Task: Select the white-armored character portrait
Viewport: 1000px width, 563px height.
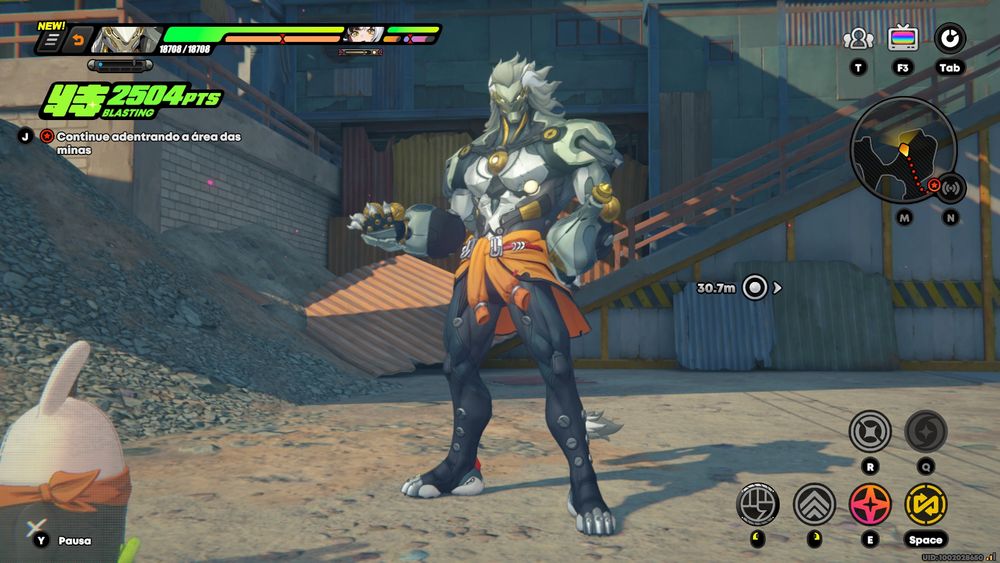Action: click(x=123, y=40)
